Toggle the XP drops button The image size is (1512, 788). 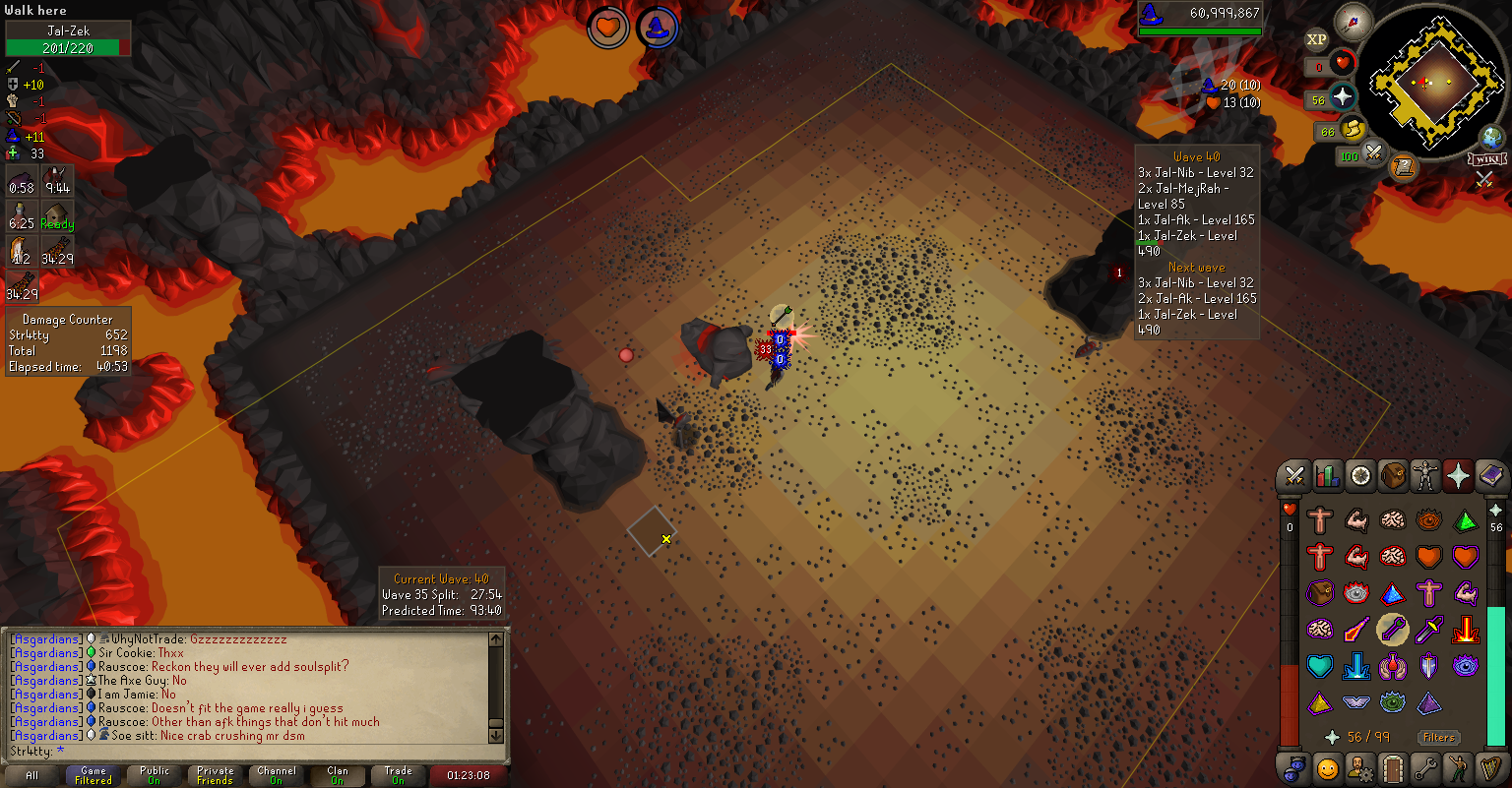[x=1316, y=39]
